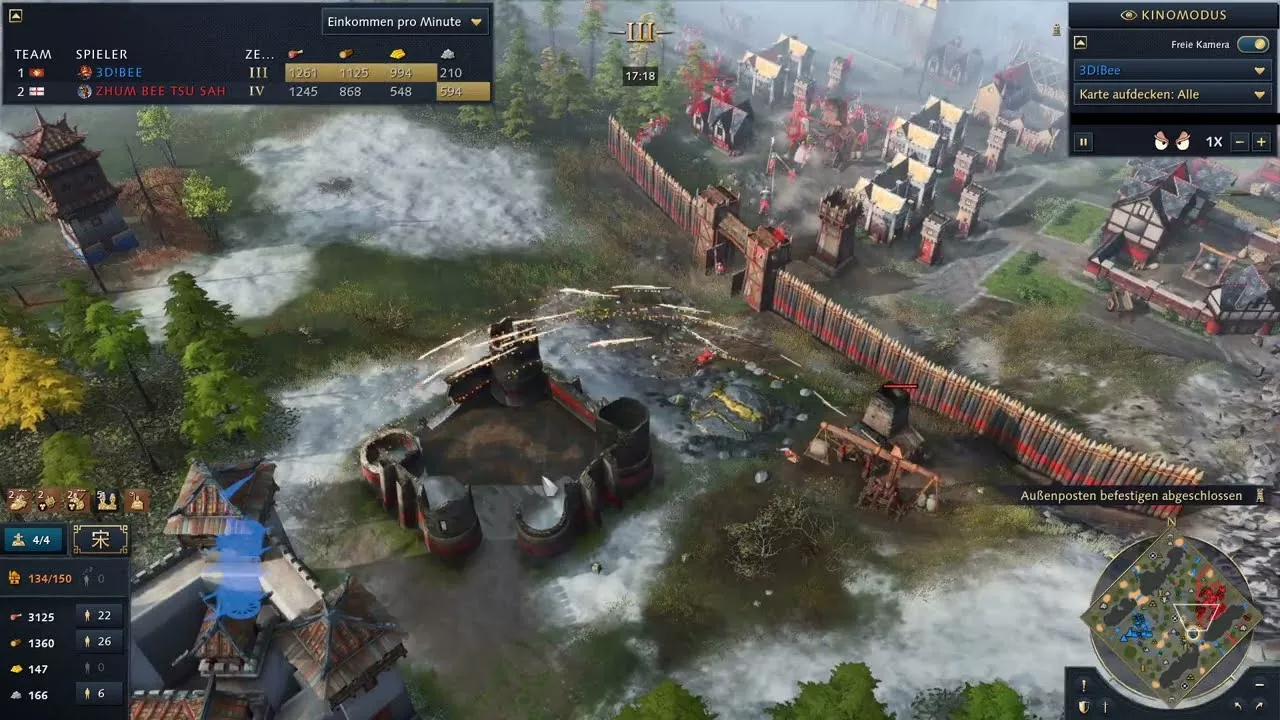The image size is (1280, 720).
Task: Open the Einkommen pro Minute dropdown
Action: point(404,21)
